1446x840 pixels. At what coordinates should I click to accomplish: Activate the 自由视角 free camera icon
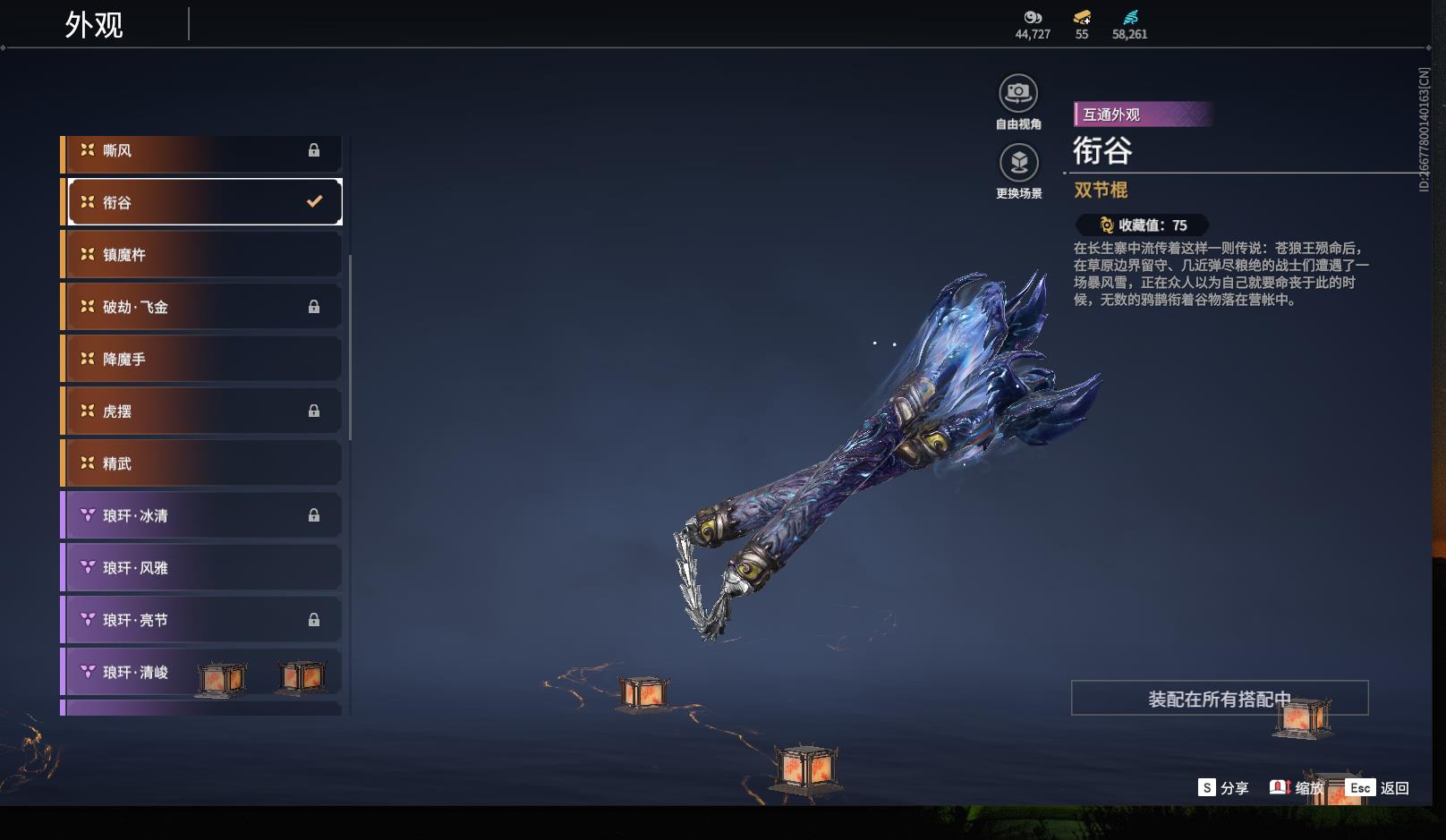point(1018,94)
